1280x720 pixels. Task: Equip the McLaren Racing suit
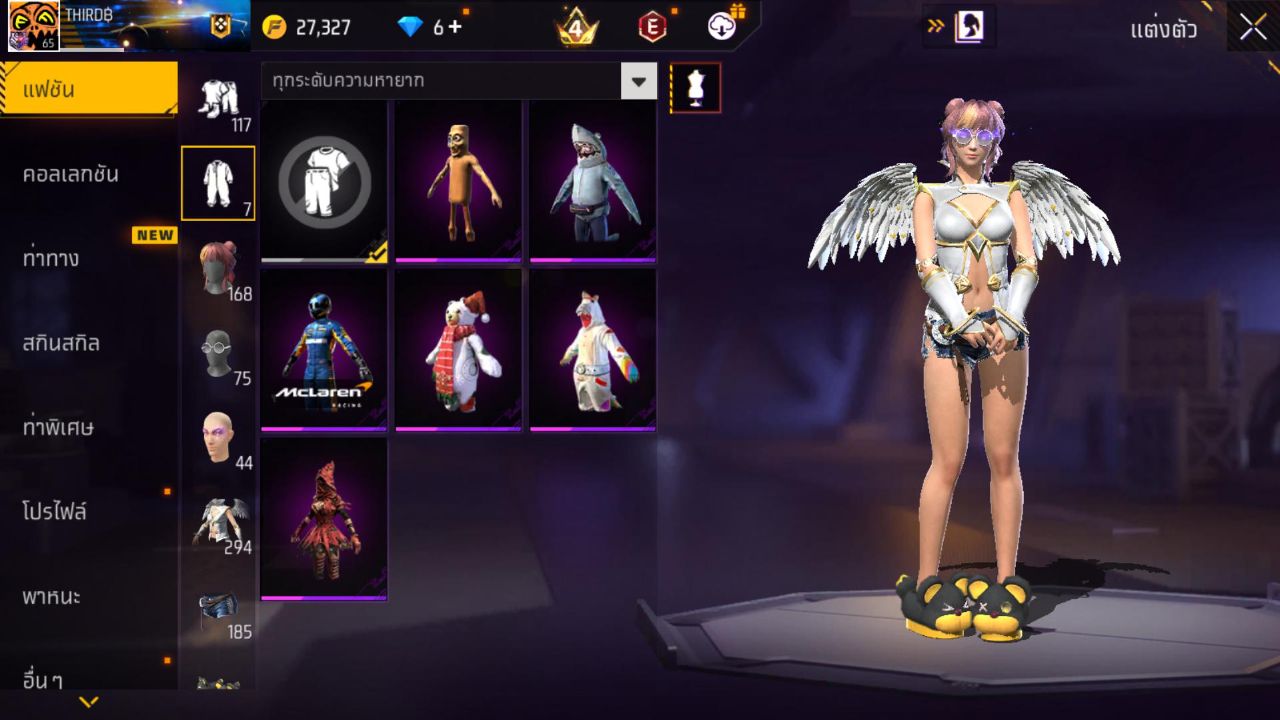click(324, 350)
